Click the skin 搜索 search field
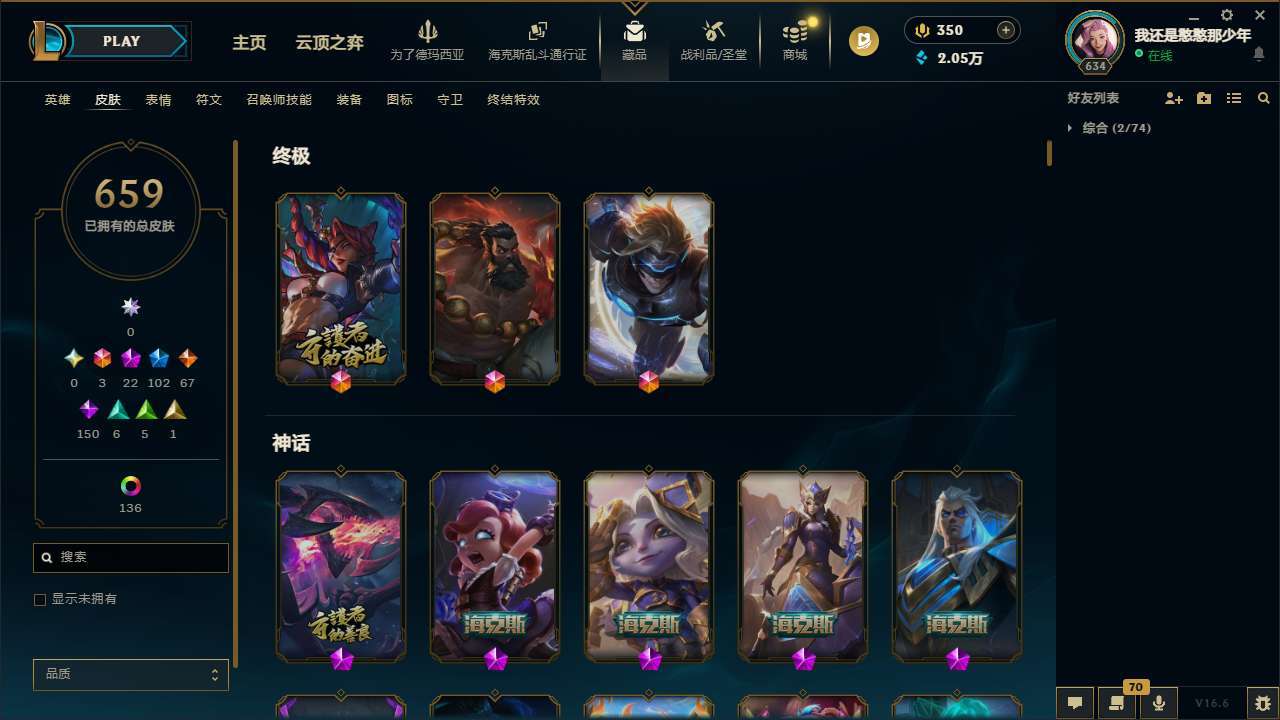The height and width of the screenshot is (720, 1280). 130,557
